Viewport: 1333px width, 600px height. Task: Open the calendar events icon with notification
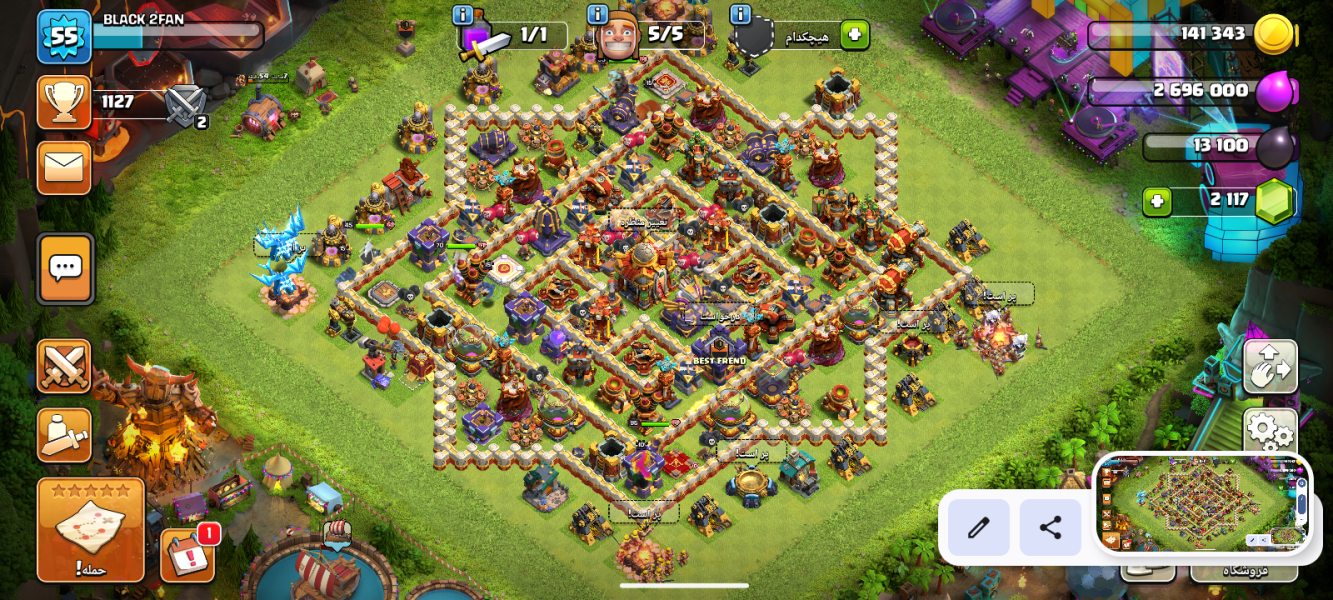(x=188, y=555)
